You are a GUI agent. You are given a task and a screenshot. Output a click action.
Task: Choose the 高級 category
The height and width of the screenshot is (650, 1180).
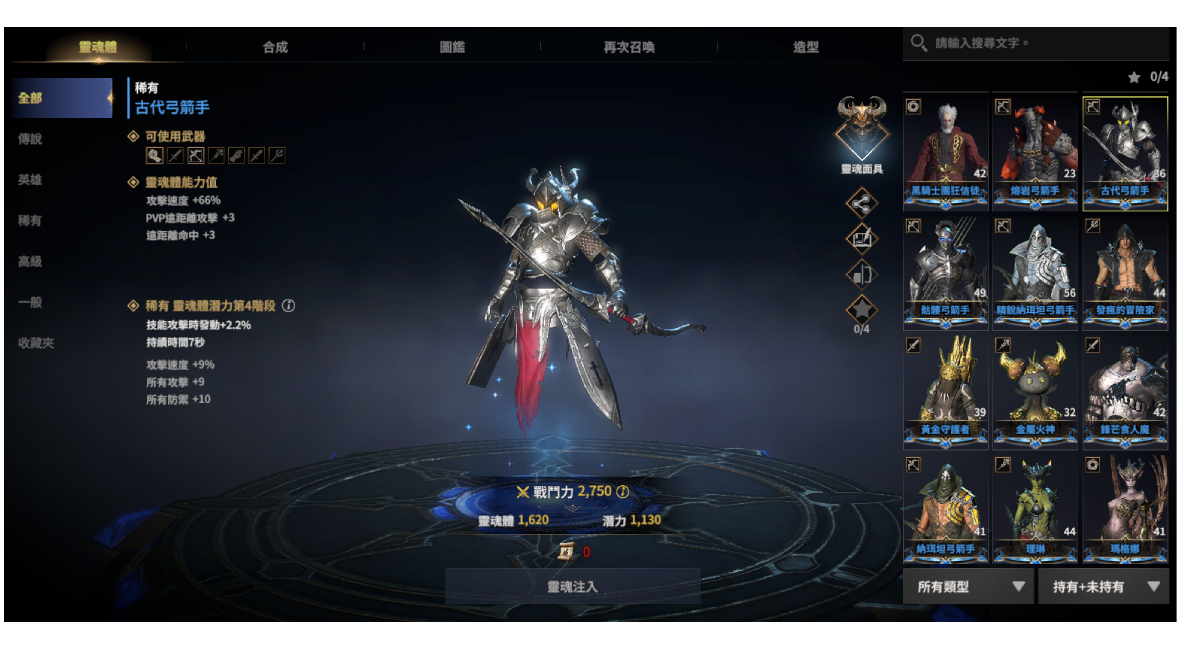pos(31,261)
